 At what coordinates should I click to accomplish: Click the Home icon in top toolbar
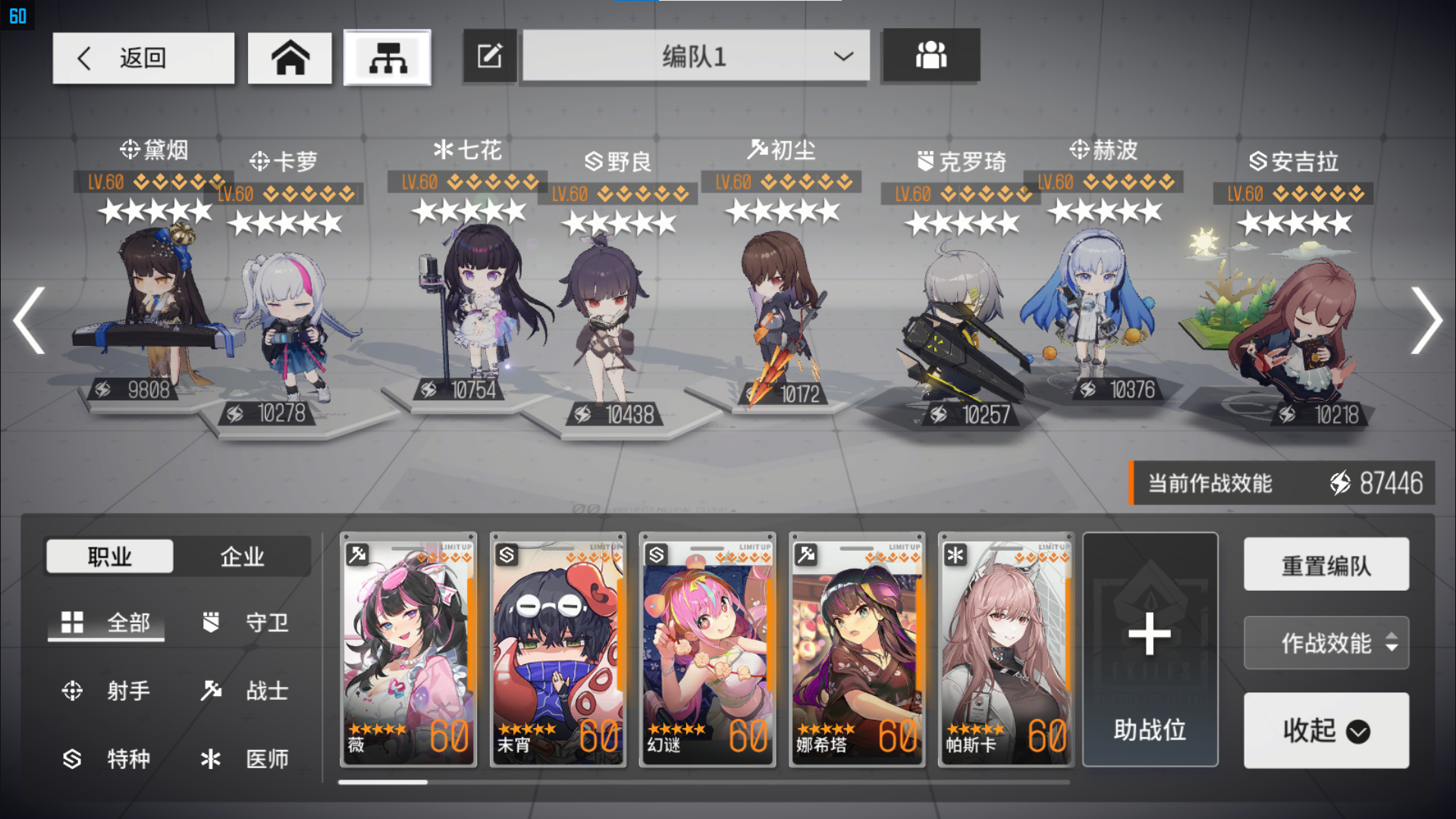290,57
